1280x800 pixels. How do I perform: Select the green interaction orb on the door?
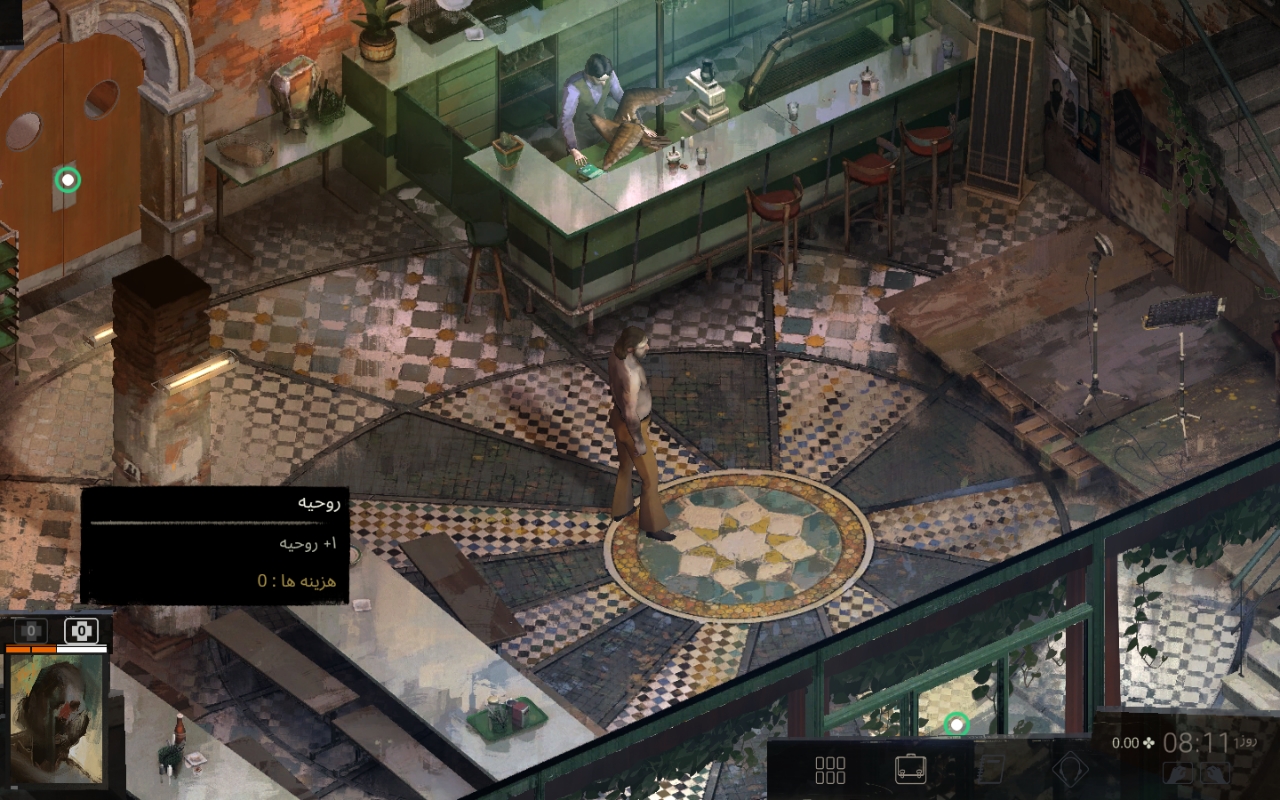68,180
